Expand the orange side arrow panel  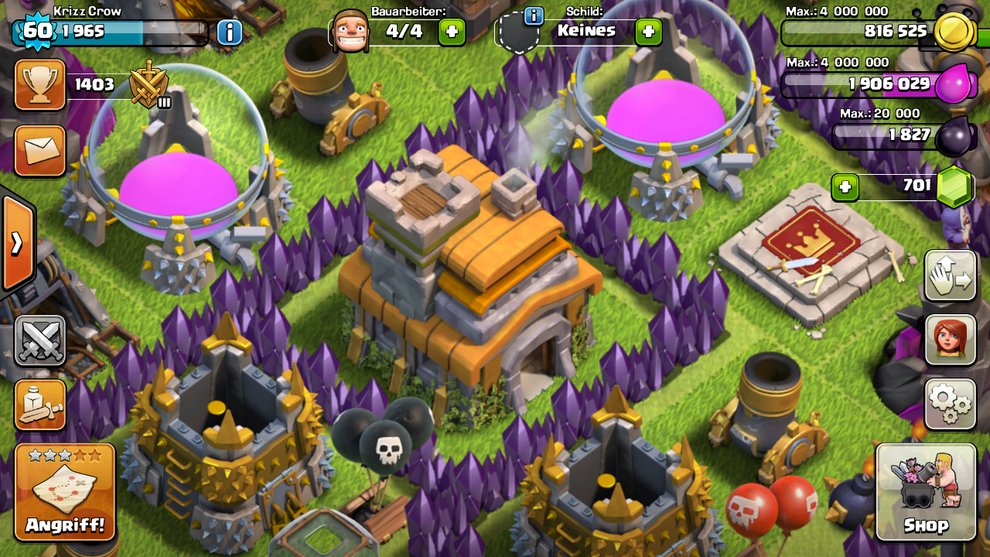16,243
